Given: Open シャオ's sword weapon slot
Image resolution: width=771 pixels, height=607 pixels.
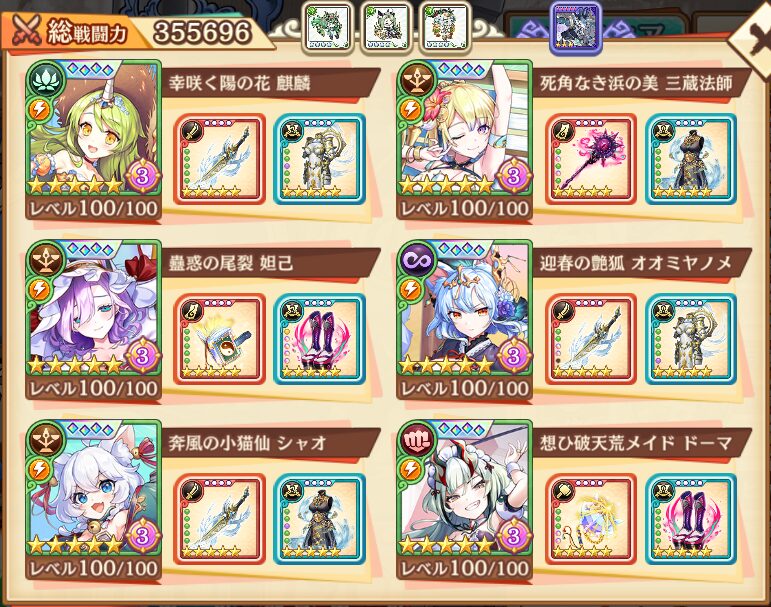Looking at the screenshot, I should [220, 519].
